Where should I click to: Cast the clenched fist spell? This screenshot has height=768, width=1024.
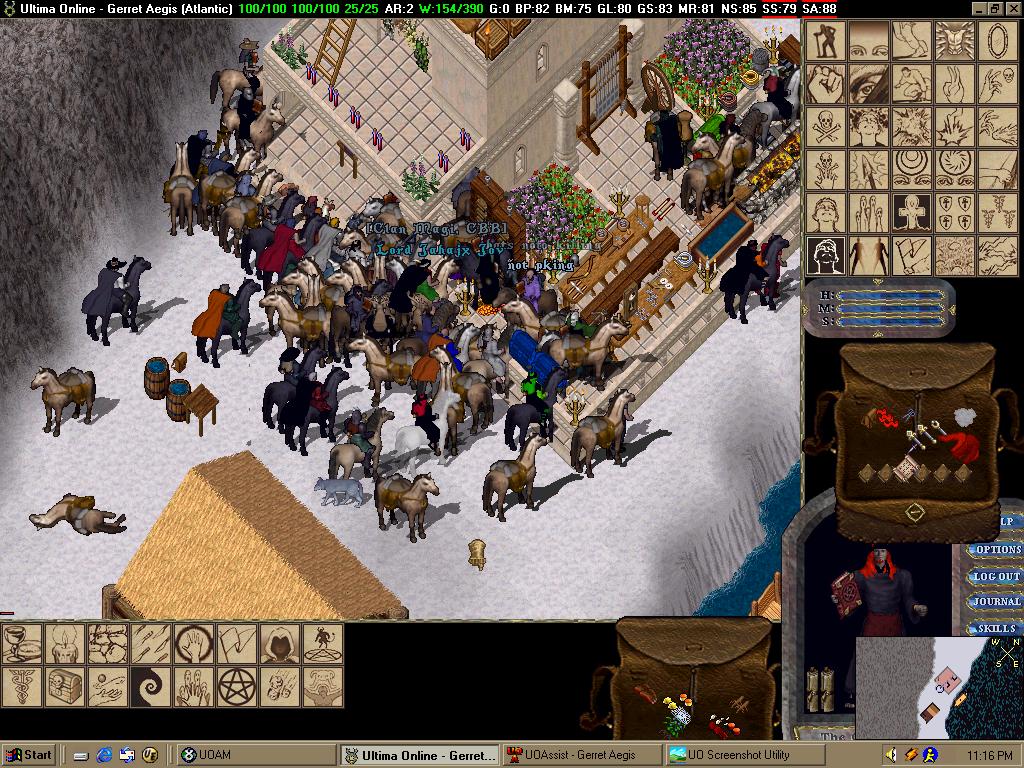pos(826,84)
